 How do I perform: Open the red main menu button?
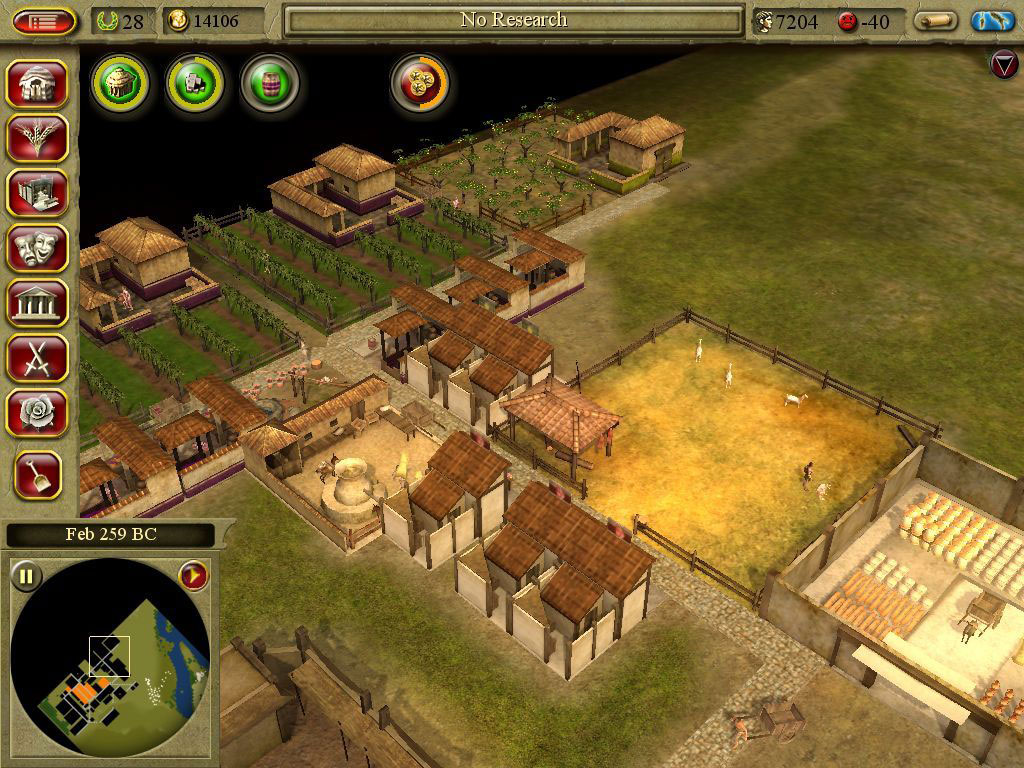(44, 21)
